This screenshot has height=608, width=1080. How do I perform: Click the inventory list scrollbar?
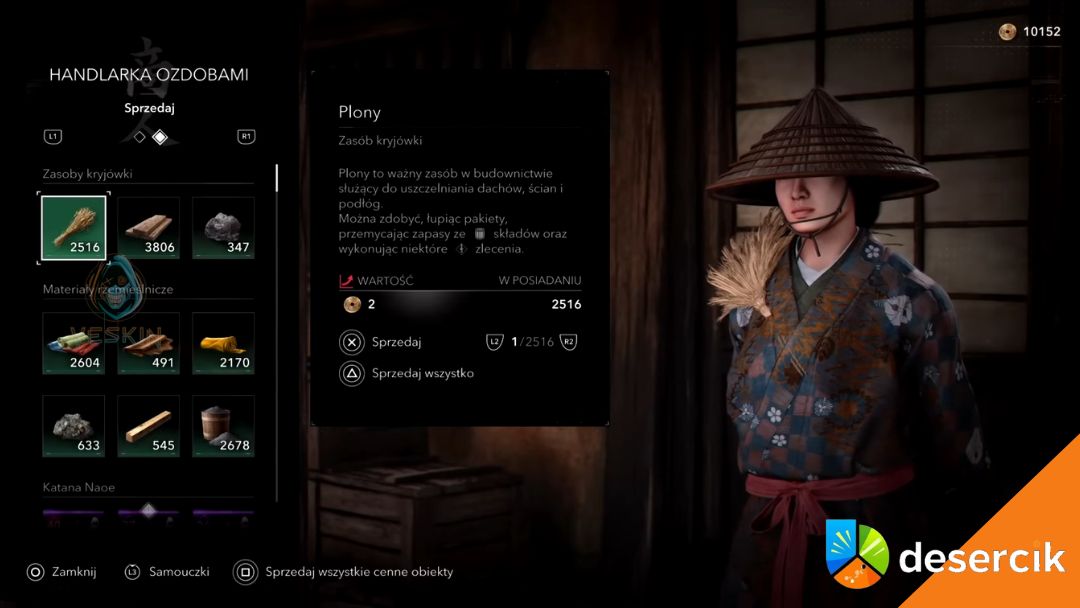pyautogui.click(x=277, y=178)
